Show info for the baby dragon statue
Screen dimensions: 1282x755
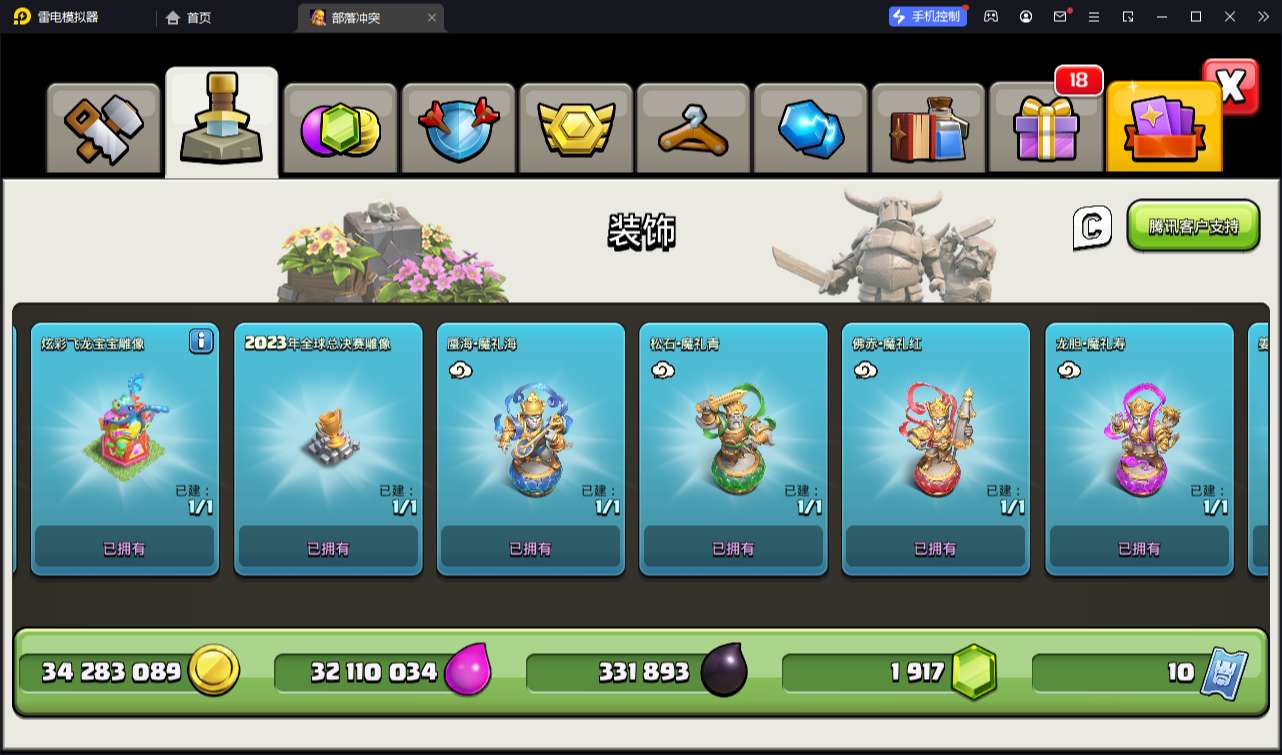[201, 342]
